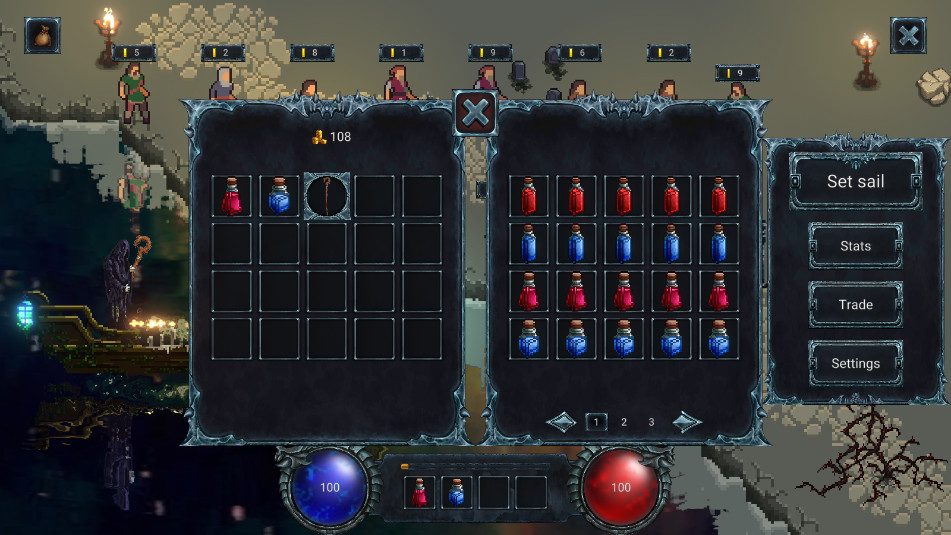Use the red potion in the hotbar
951x535 pixels.
[x=420, y=492]
